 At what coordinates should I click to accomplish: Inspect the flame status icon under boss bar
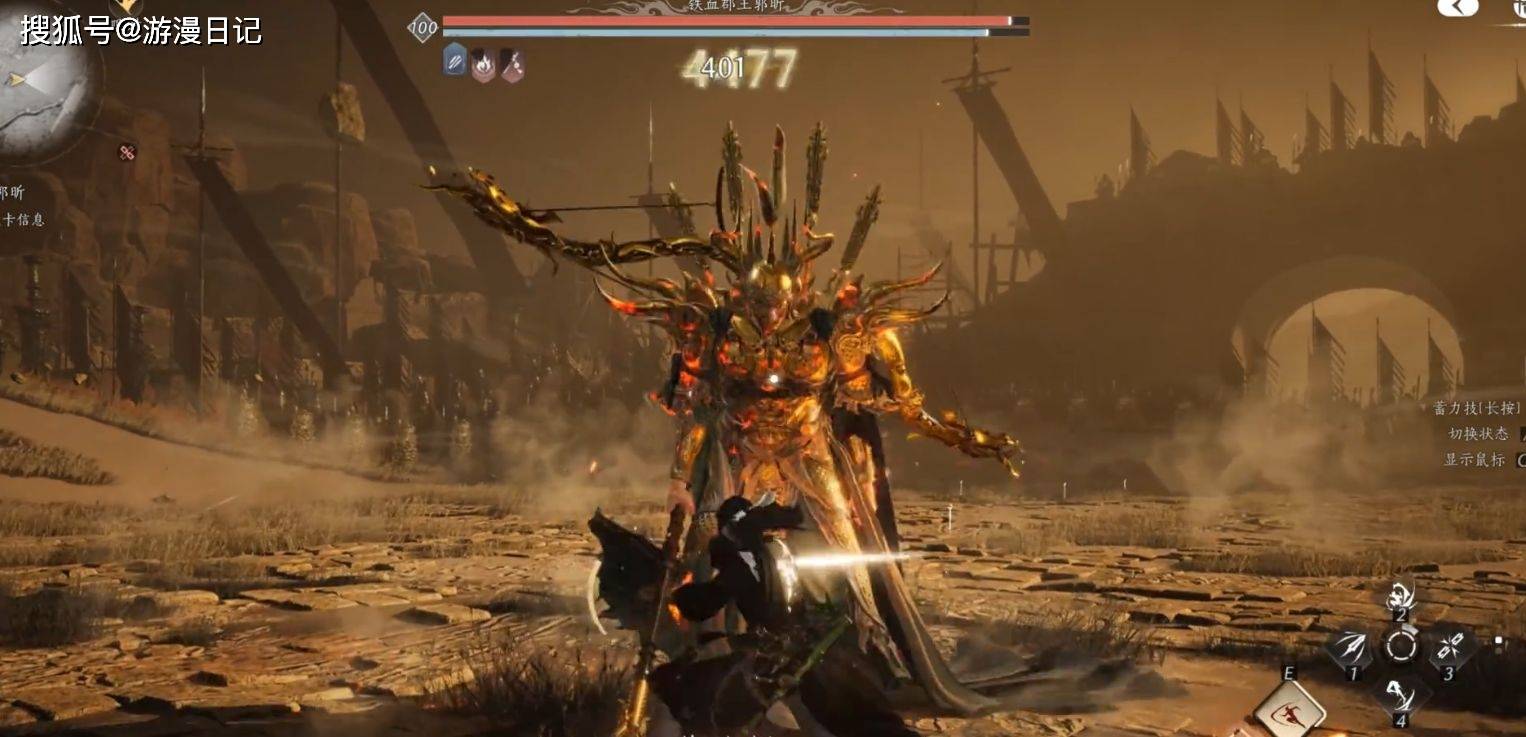click(483, 65)
